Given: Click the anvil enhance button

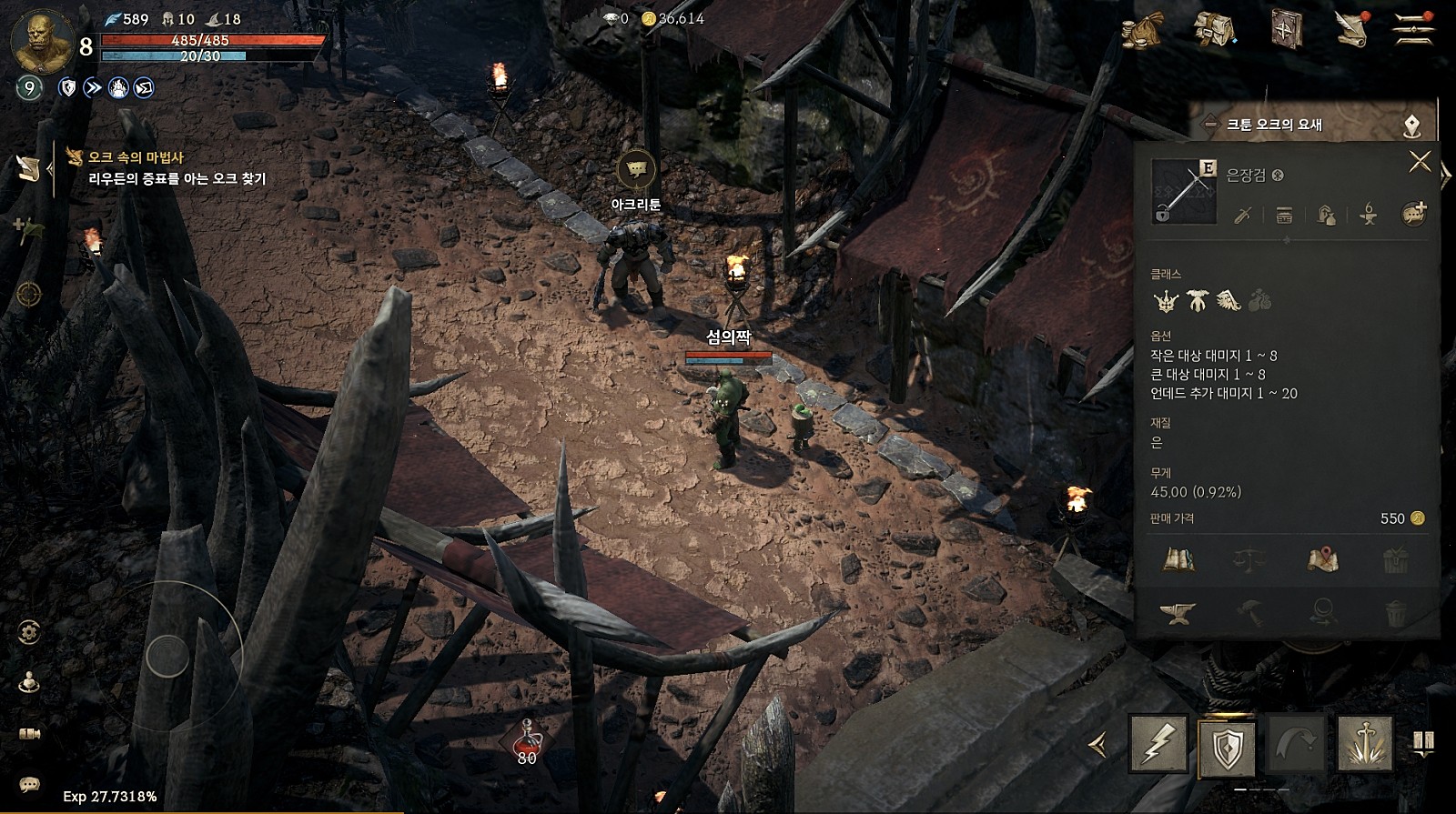Looking at the screenshot, I should (x=1177, y=614).
